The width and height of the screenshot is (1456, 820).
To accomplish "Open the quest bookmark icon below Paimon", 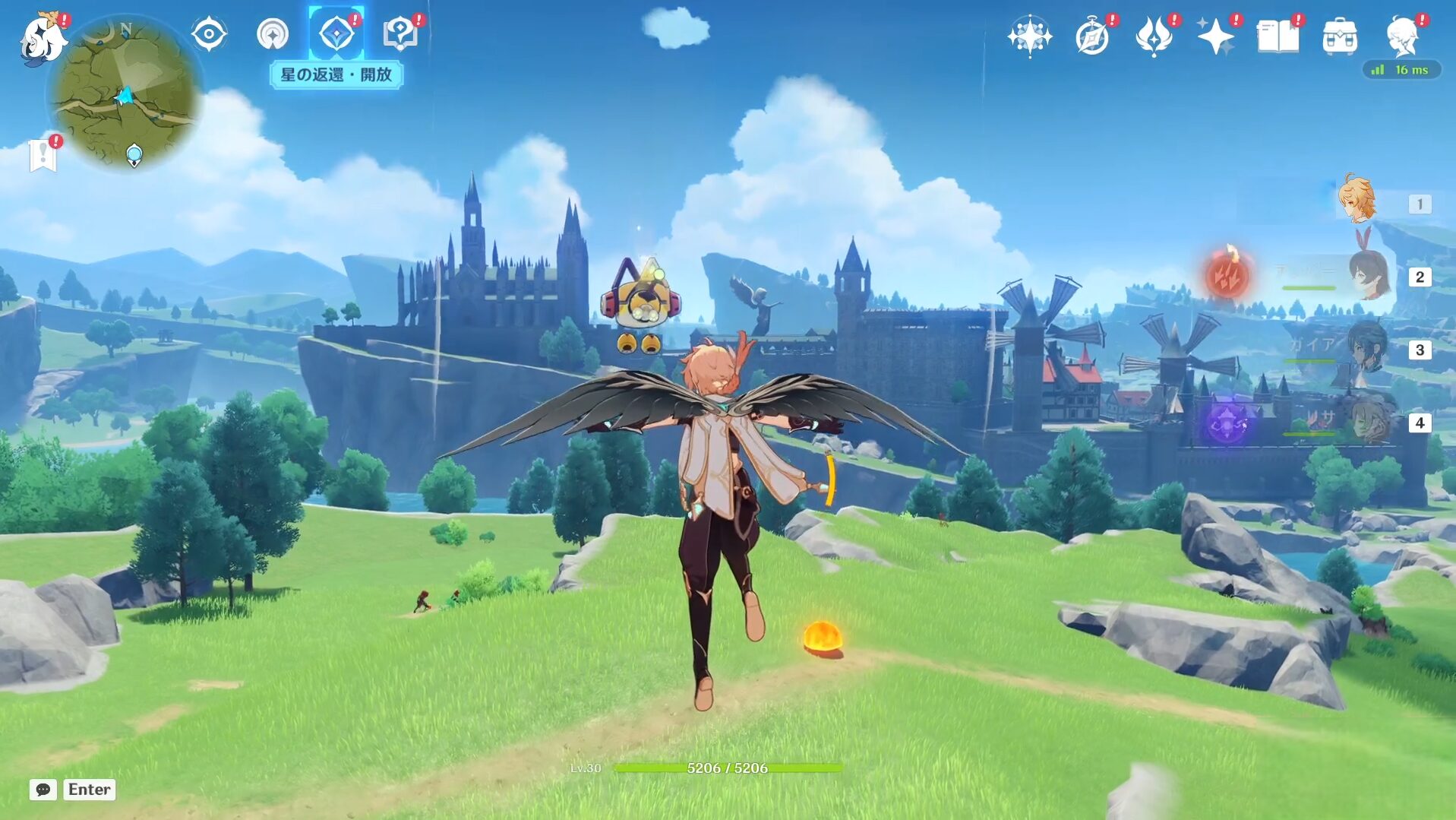I will pos(43,155).
